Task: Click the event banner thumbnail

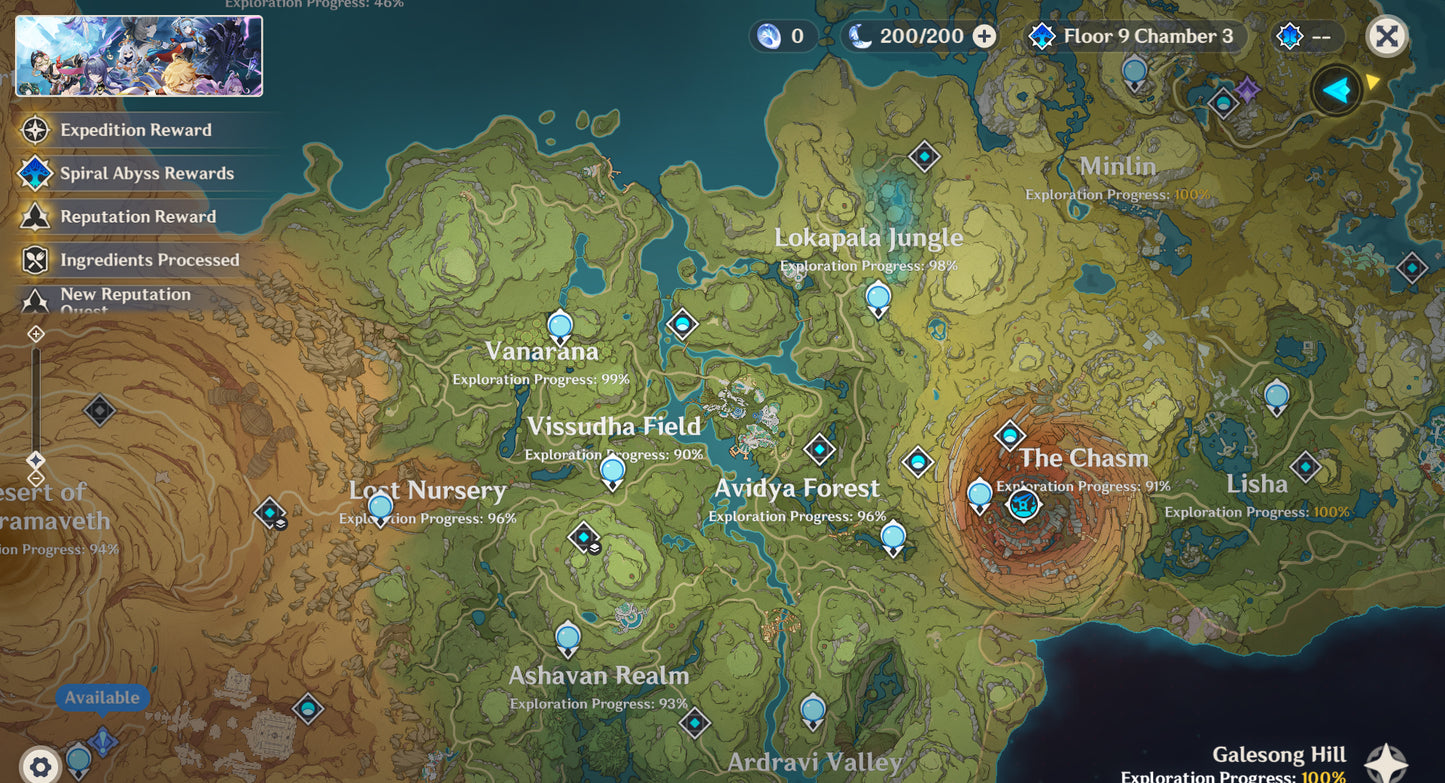Action: [139, 56]
